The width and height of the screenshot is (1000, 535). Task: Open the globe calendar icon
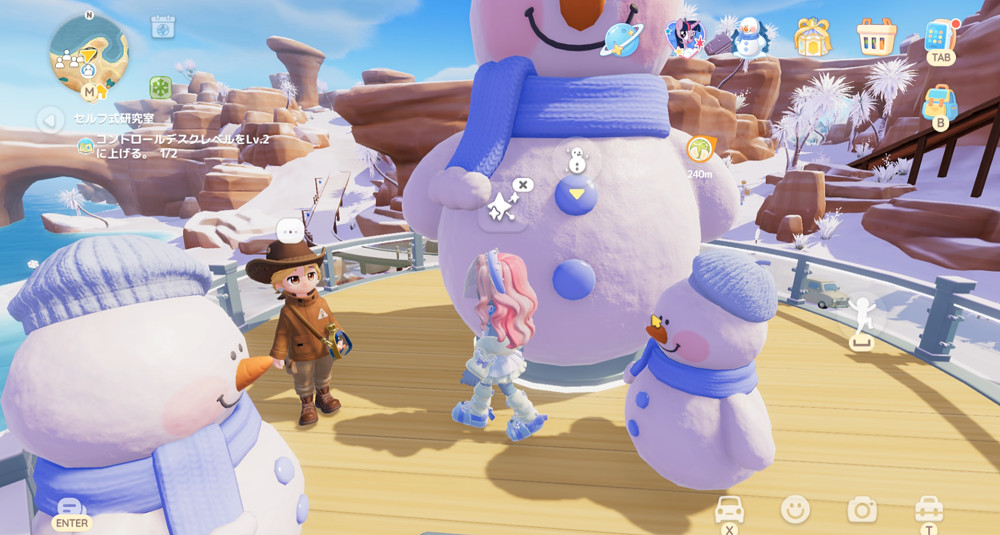[163, 27]
